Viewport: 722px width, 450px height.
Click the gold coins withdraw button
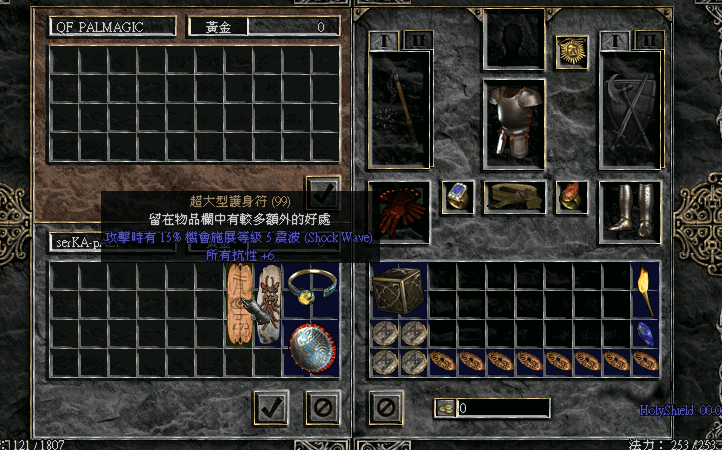(445, 408)
